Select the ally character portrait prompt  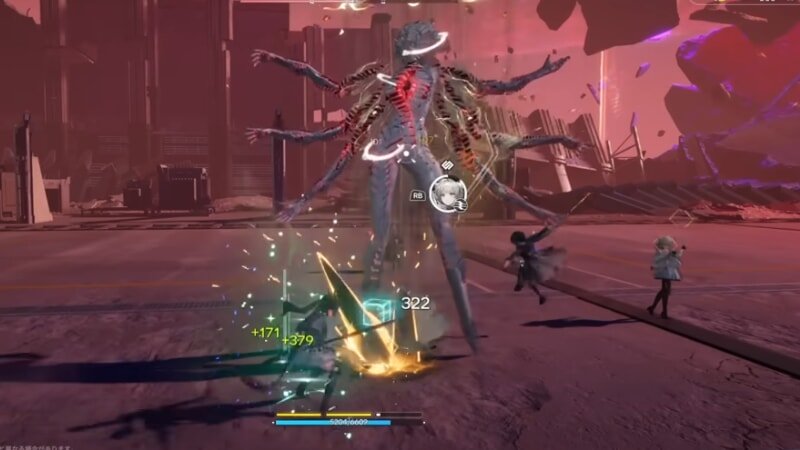(448, 194)
